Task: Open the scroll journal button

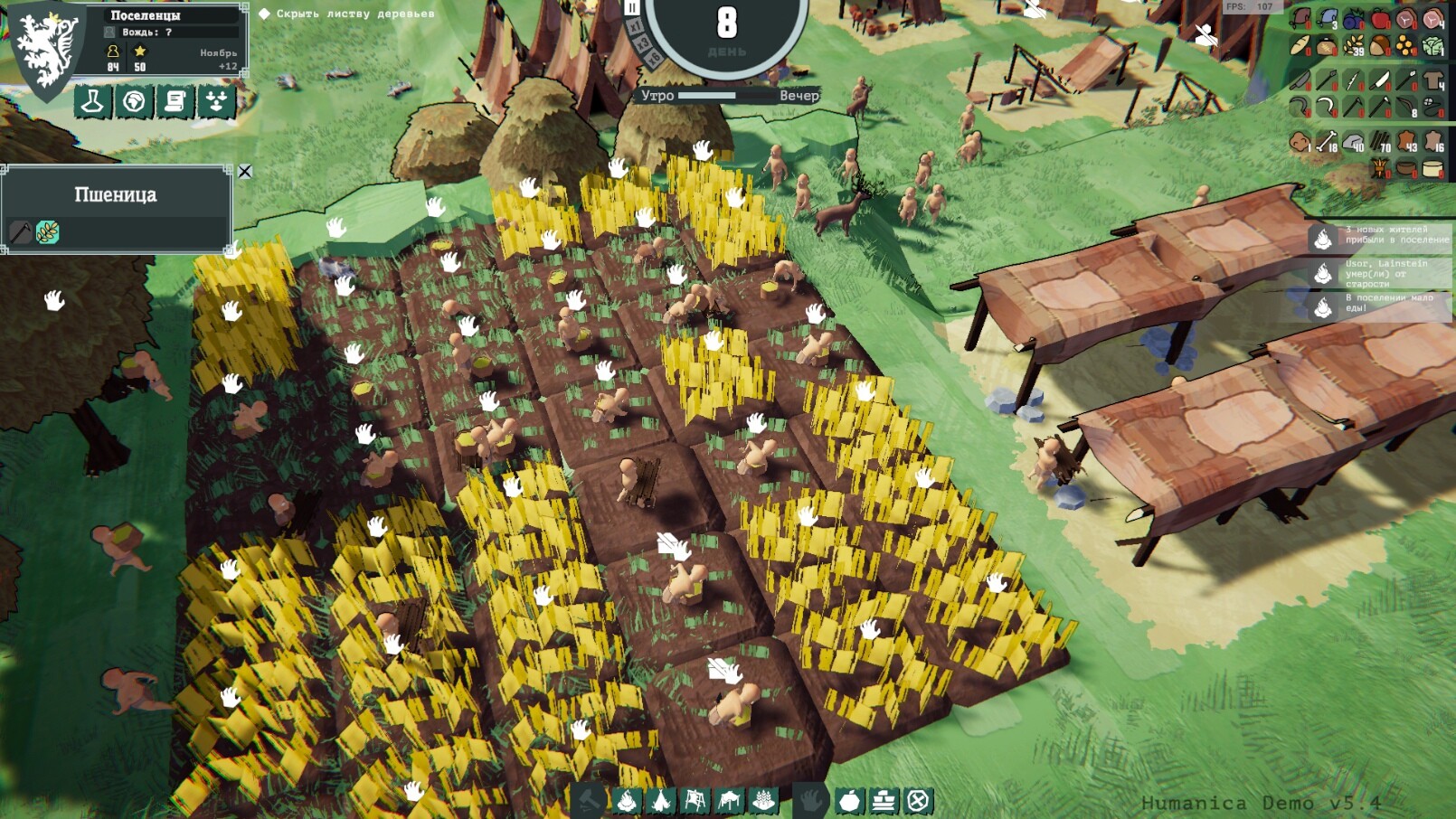Action: pyautogui.click(x=175, y=102)
